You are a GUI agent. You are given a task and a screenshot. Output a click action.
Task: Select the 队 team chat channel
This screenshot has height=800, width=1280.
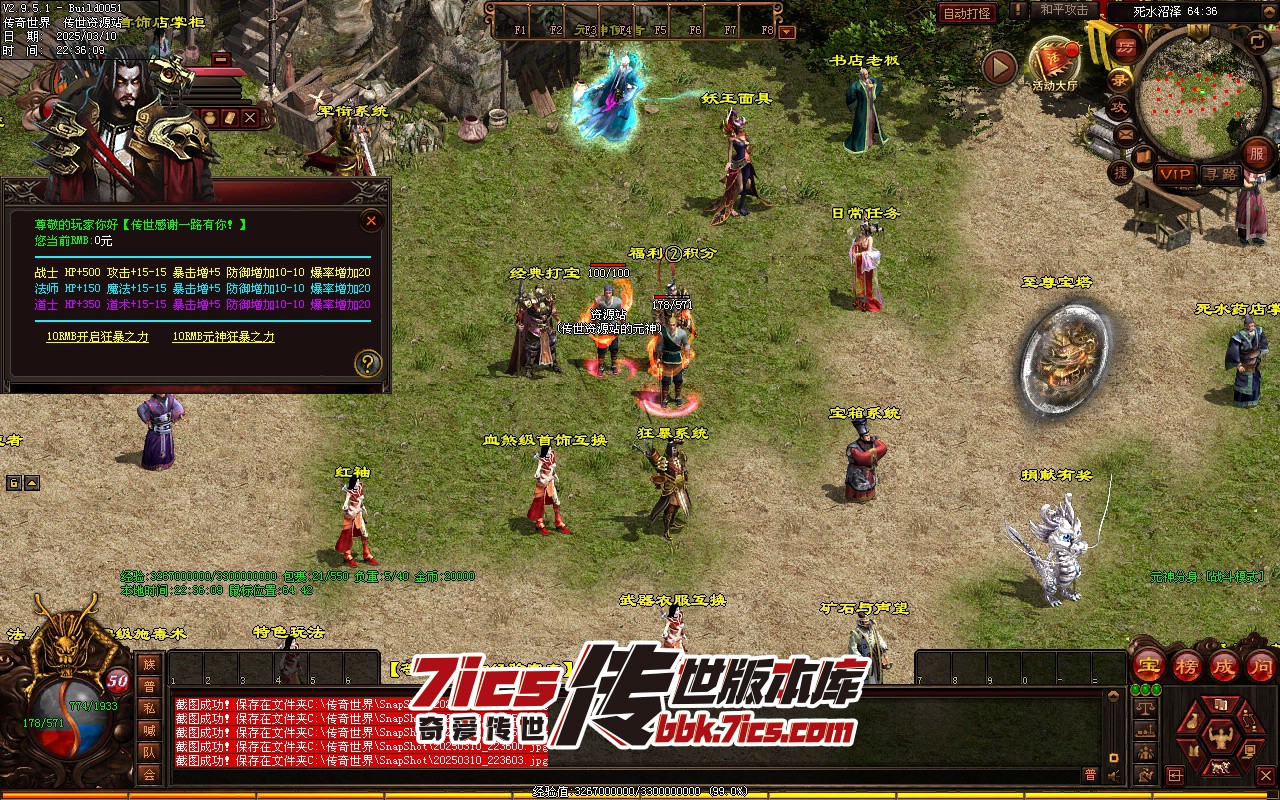(149, 752)
